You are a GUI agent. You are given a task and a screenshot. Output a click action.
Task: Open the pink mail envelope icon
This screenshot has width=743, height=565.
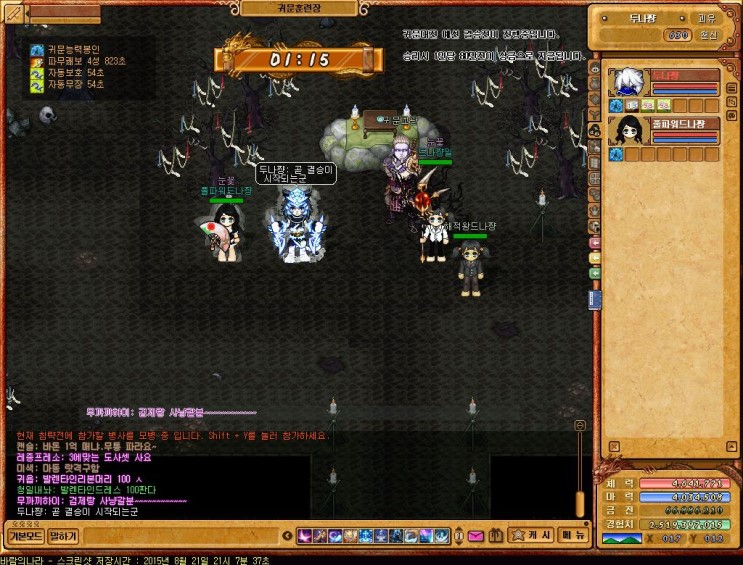pos(474,536)
